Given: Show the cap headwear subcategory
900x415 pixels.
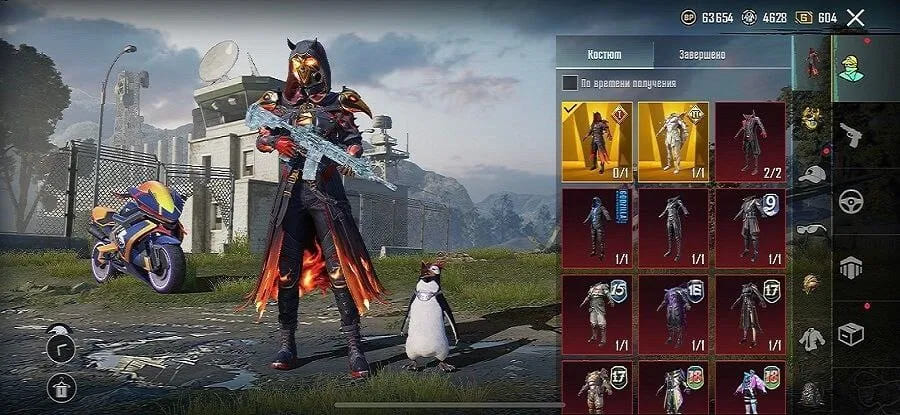Looking at the screenshot, I should pos(812,173).
